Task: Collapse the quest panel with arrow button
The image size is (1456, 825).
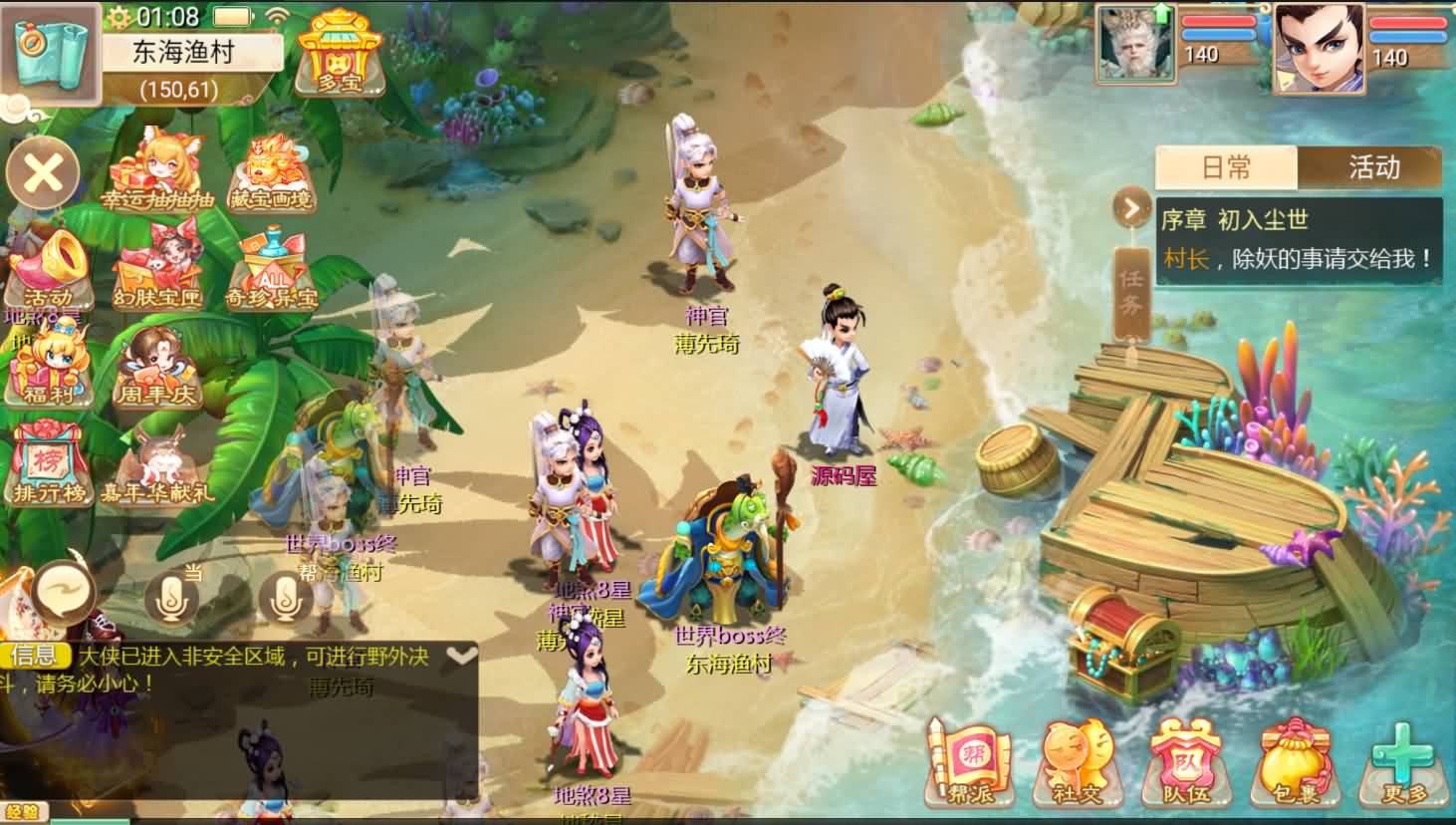Action: pos(1130,208)
